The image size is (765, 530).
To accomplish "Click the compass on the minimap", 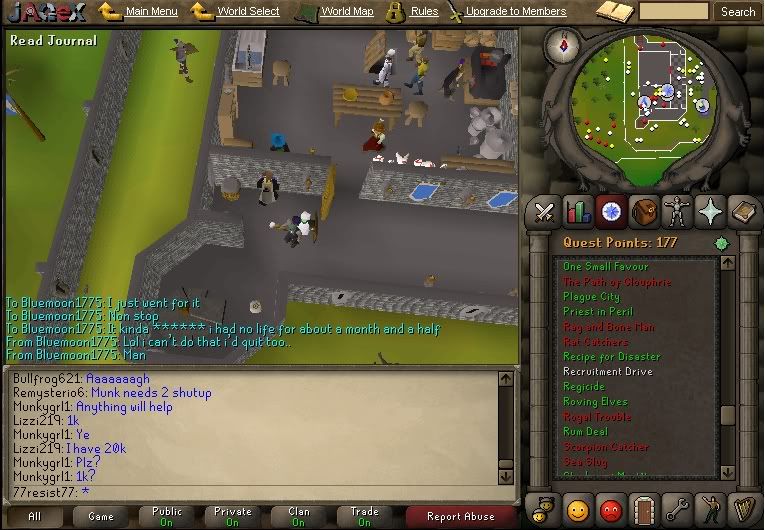I will (x=564, y=44).
